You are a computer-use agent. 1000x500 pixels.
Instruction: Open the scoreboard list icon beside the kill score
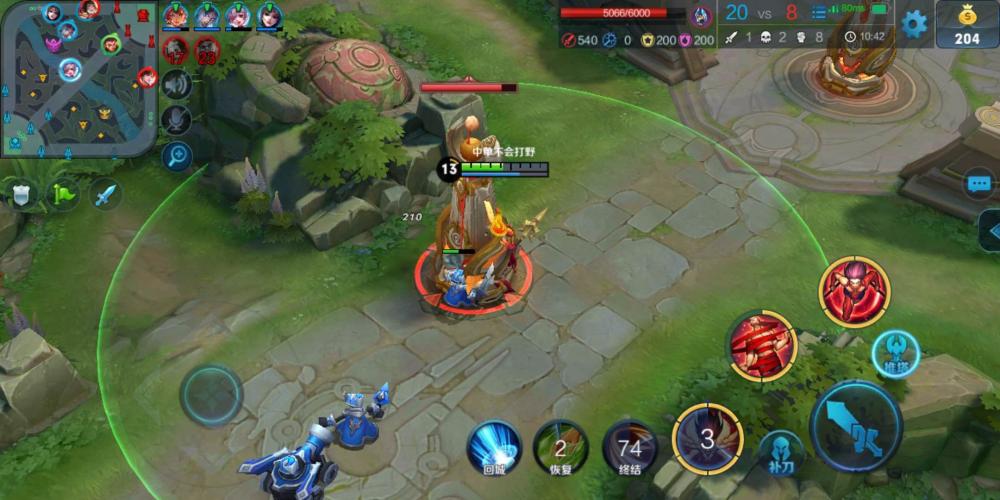tap(820, 12)
